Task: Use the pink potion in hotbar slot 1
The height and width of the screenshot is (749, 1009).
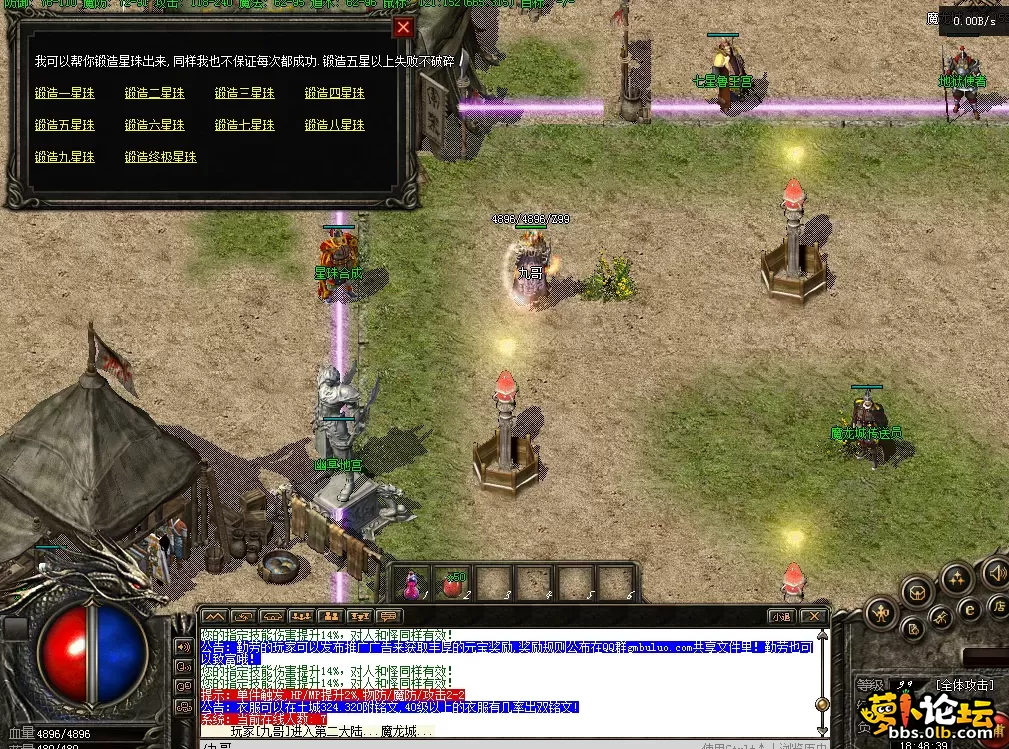Action: pyautogui.click(x=412, y=583)
